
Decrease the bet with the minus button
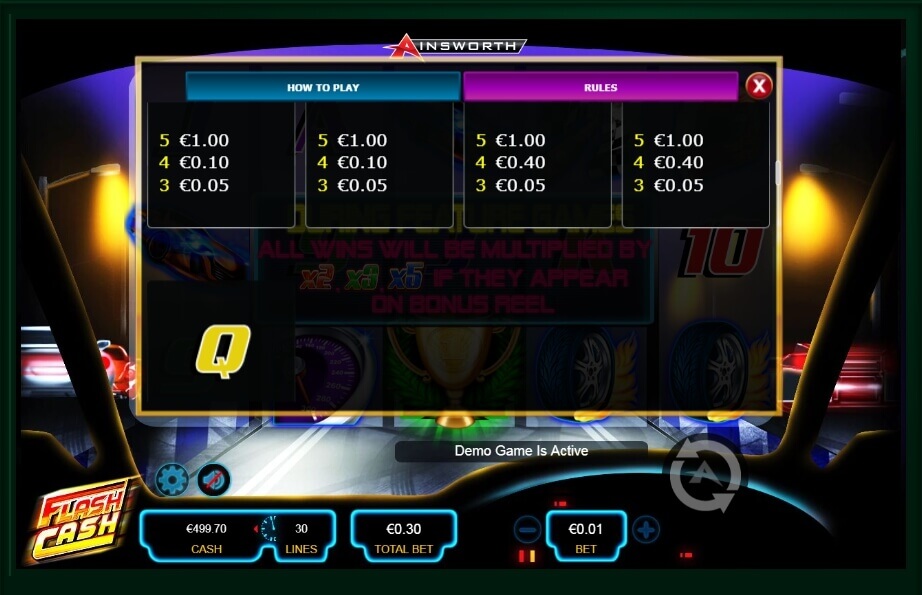[x=528, y=530]
